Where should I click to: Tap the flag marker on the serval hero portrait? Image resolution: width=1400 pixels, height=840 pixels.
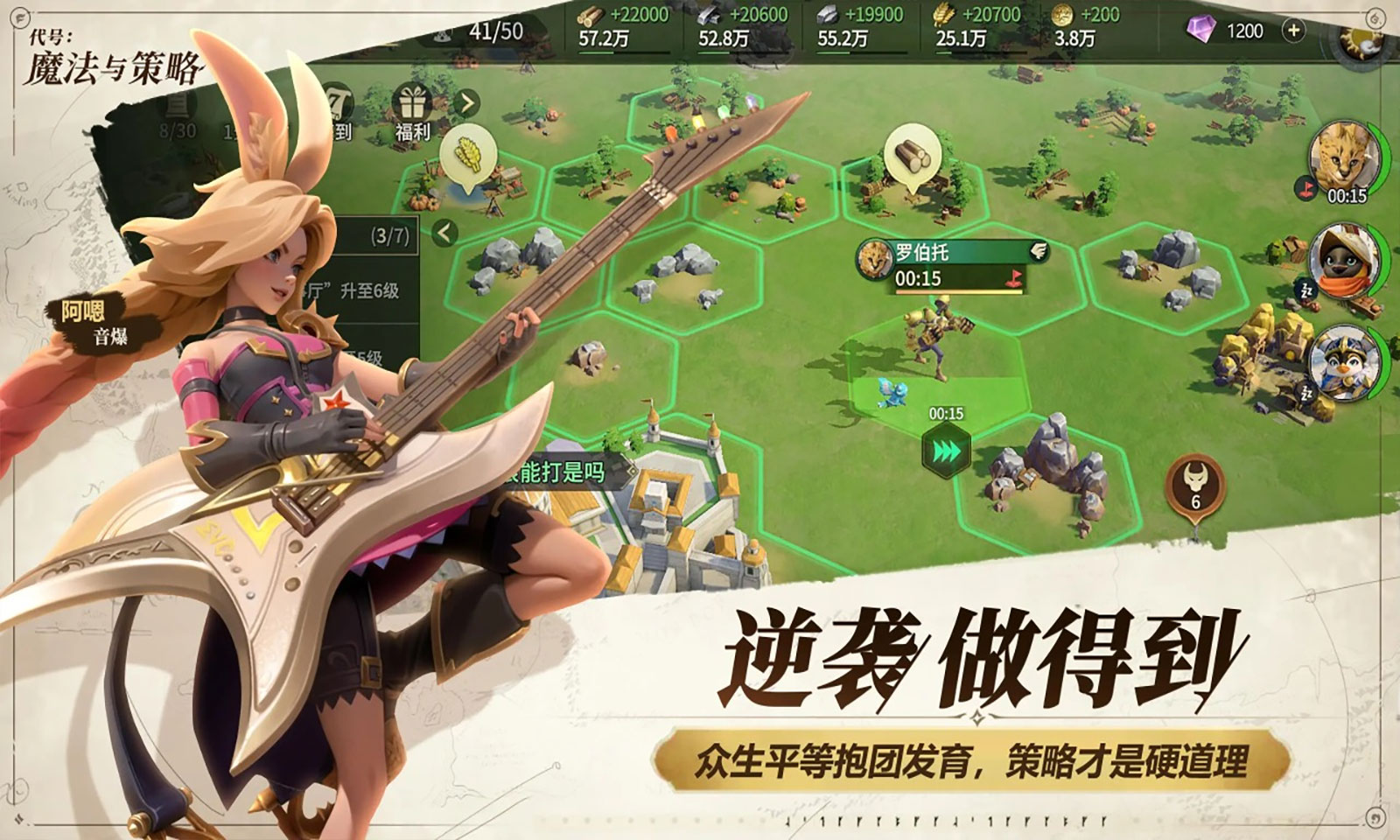point(1307,187)
